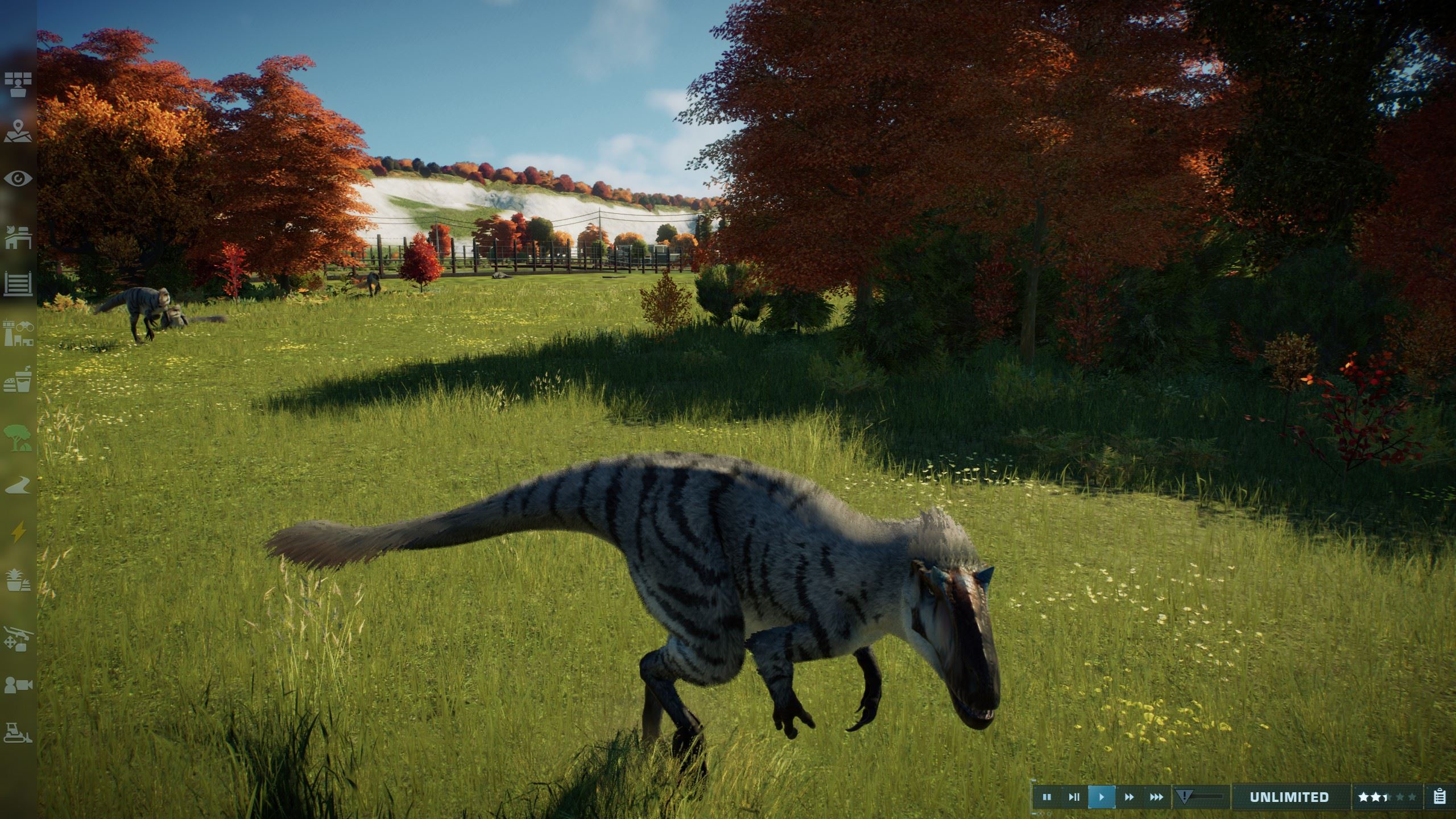1456x819 pixels.
Task: Open the lightning bolt power menu
Action: tap(18, 532)
